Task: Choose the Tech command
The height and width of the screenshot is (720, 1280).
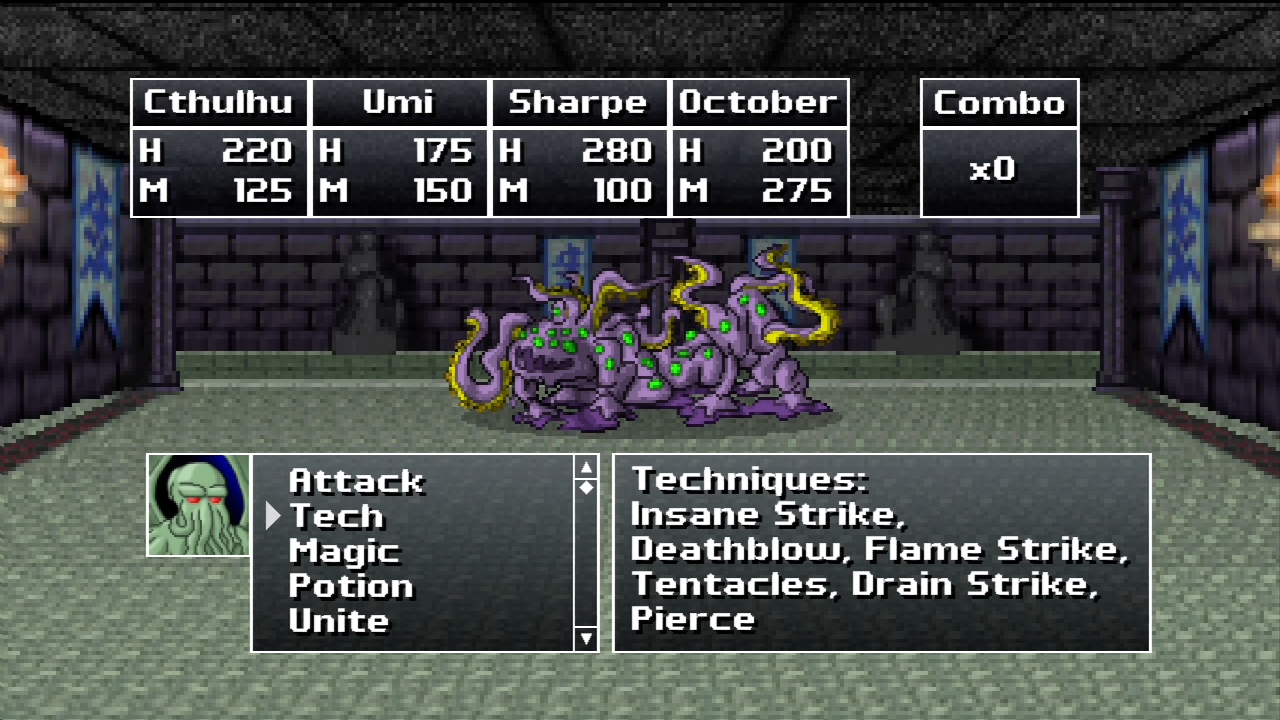Action: [x=336, y=516]
